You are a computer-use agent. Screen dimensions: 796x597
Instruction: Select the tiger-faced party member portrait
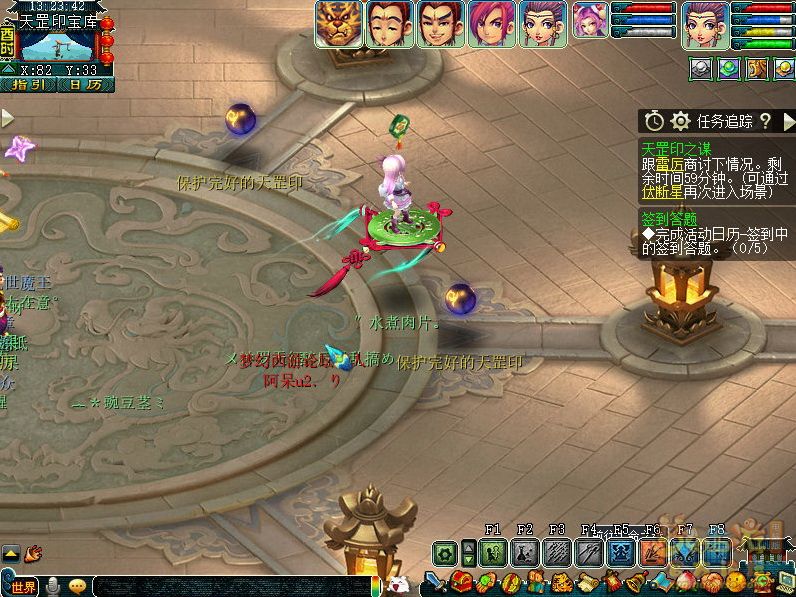coord(339,24)
